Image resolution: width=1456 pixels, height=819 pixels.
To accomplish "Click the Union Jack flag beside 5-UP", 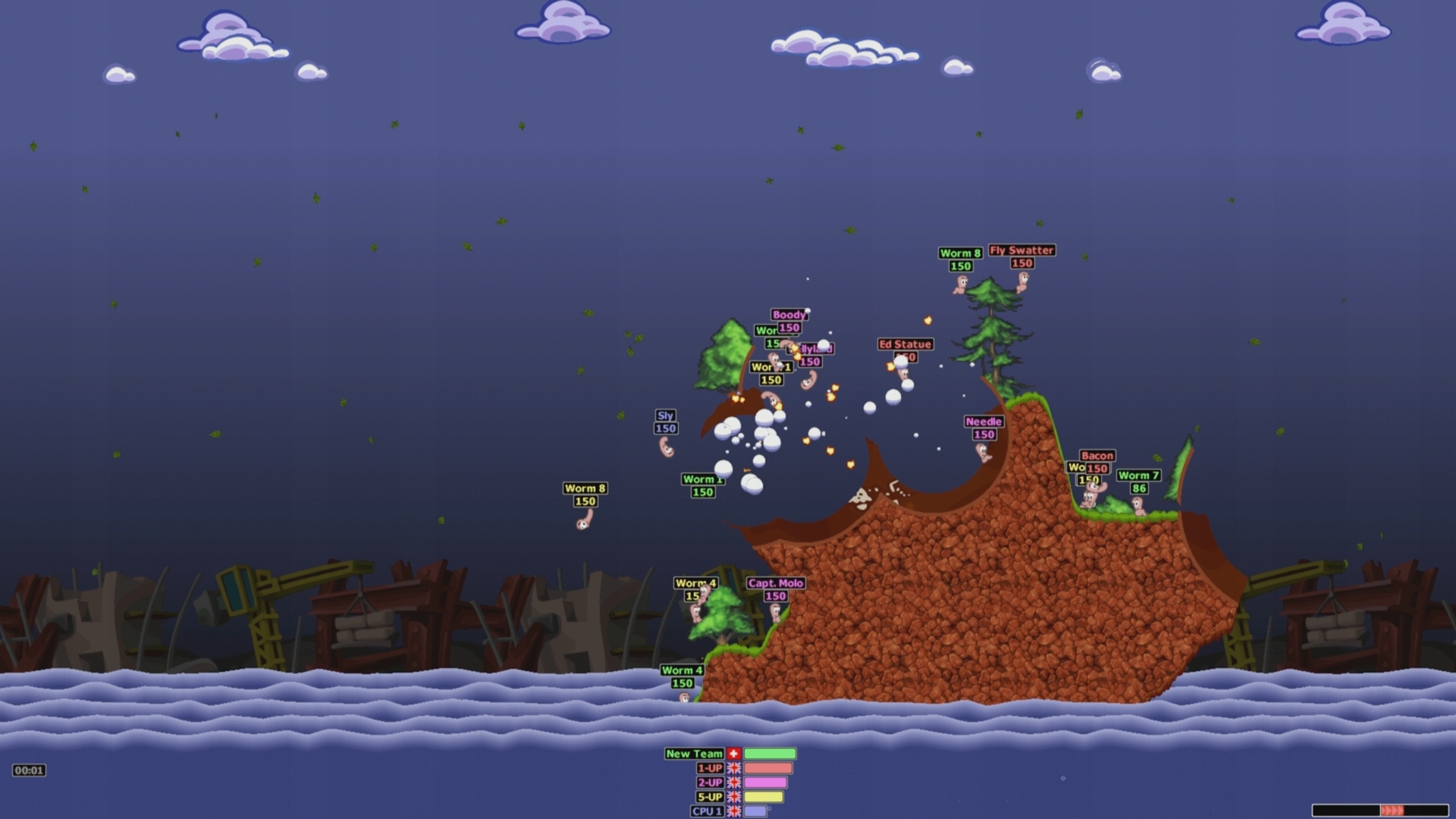I will [733, 797].
